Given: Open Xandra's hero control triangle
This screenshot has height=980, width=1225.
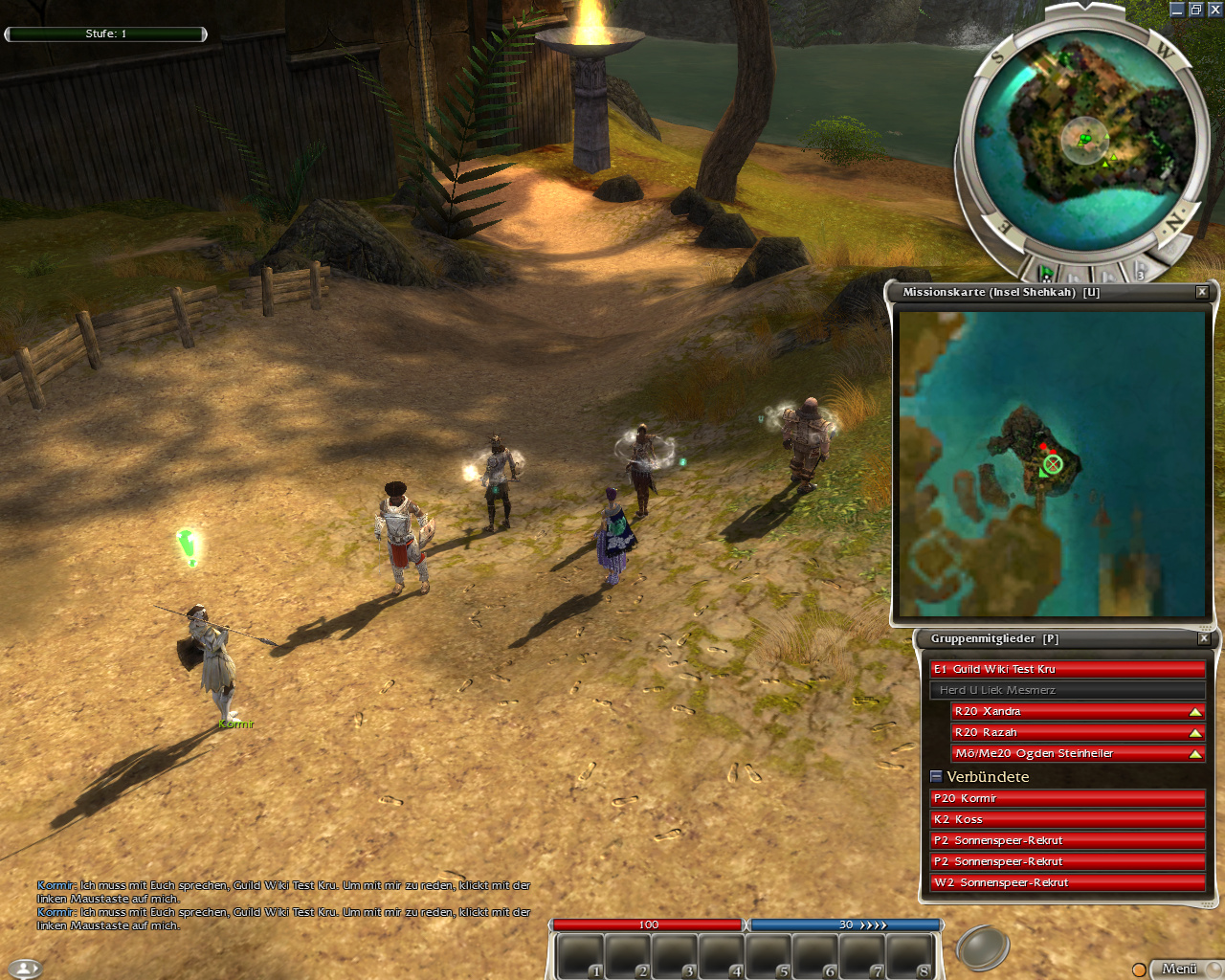Looking at the screenshot, I should click(1195, 711).
